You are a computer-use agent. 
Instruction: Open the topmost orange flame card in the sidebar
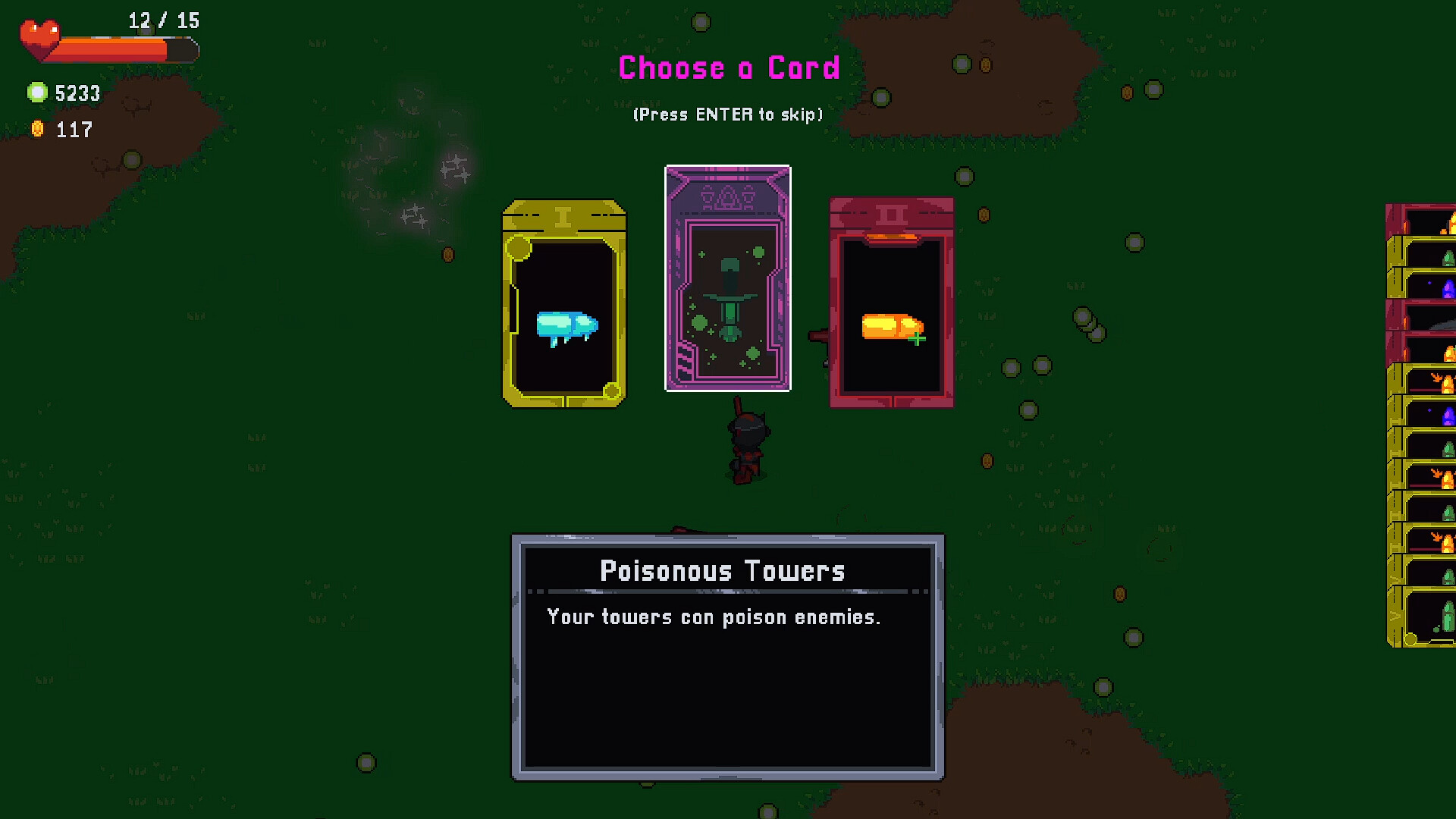coord(1427,221)
